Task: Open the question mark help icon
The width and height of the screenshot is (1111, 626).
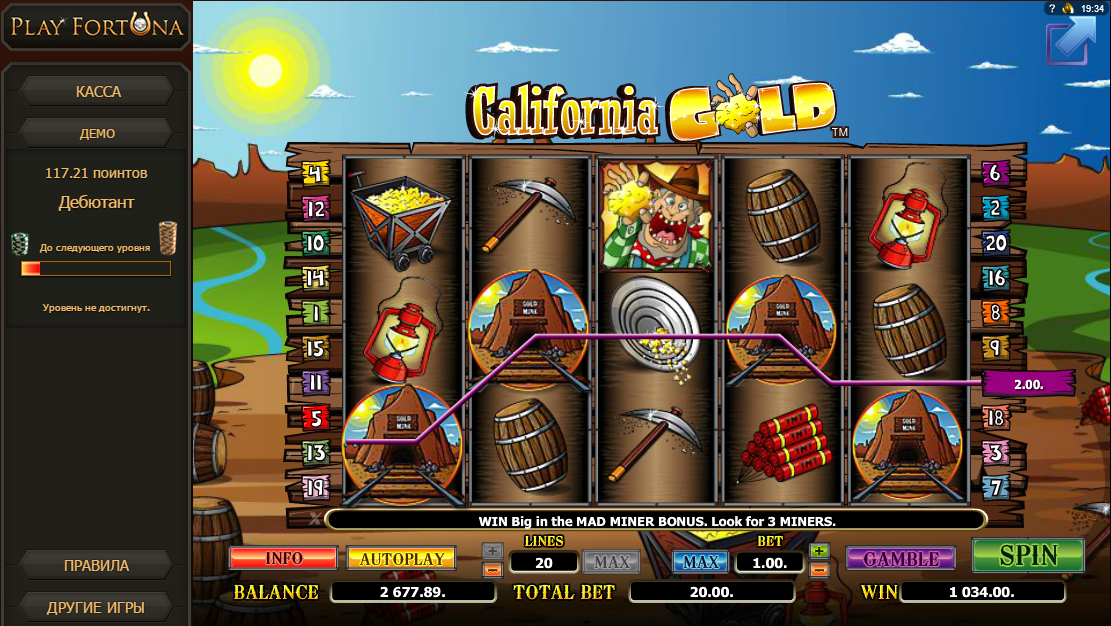Action: [1052, 8]
